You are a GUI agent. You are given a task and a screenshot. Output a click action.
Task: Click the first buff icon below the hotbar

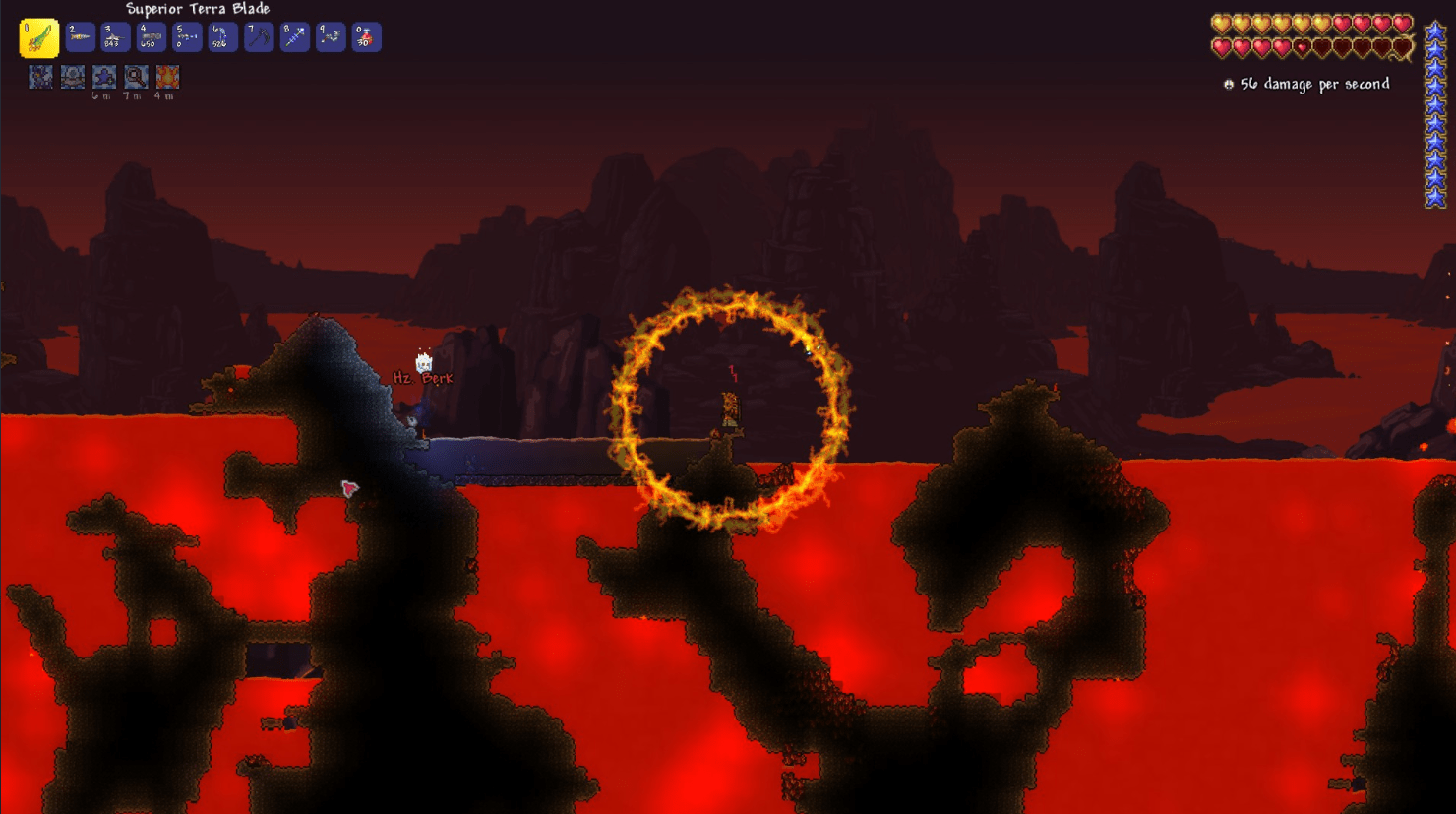tap(40, 76)
